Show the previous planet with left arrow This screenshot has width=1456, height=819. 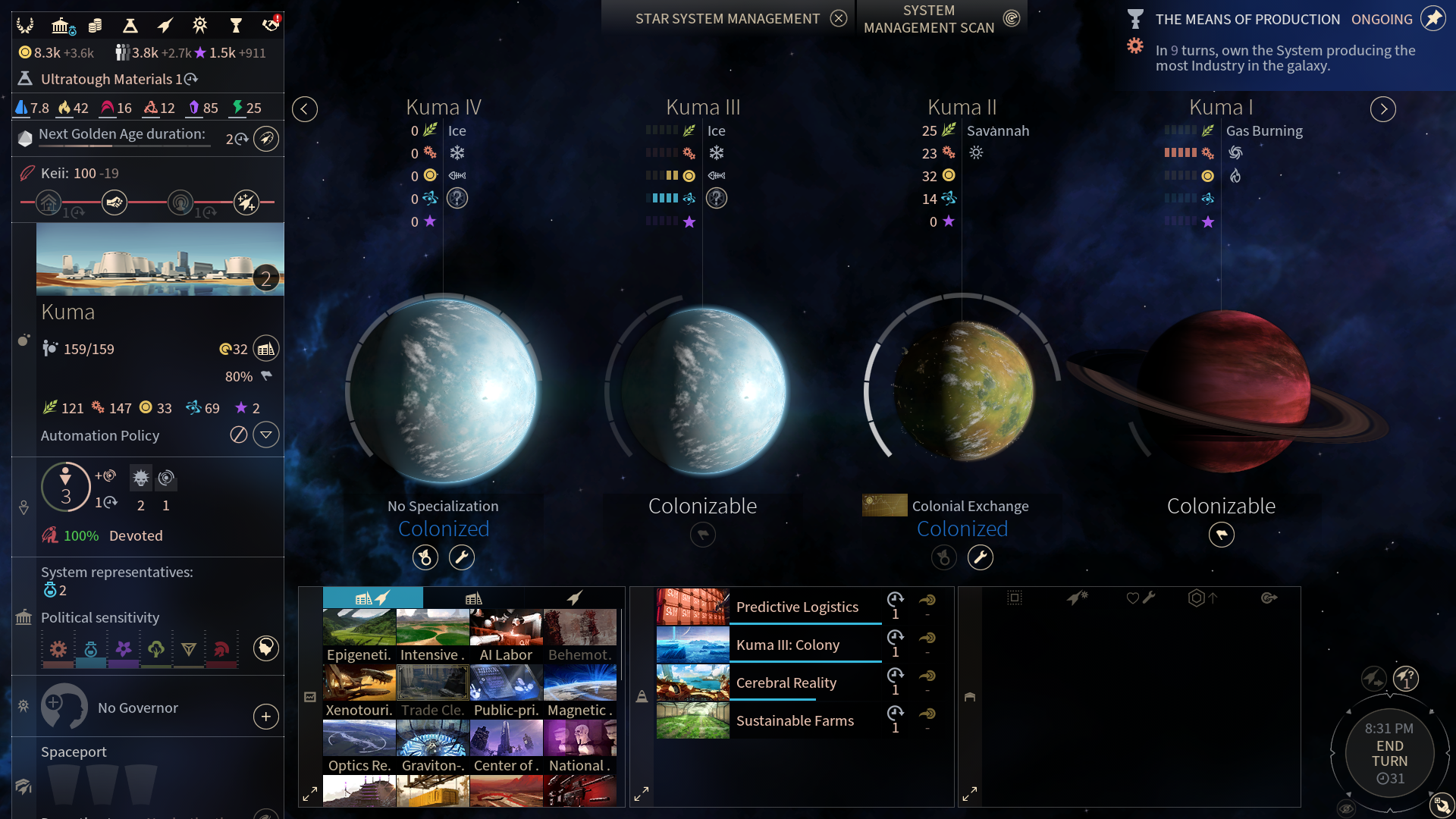coord(305,109)
